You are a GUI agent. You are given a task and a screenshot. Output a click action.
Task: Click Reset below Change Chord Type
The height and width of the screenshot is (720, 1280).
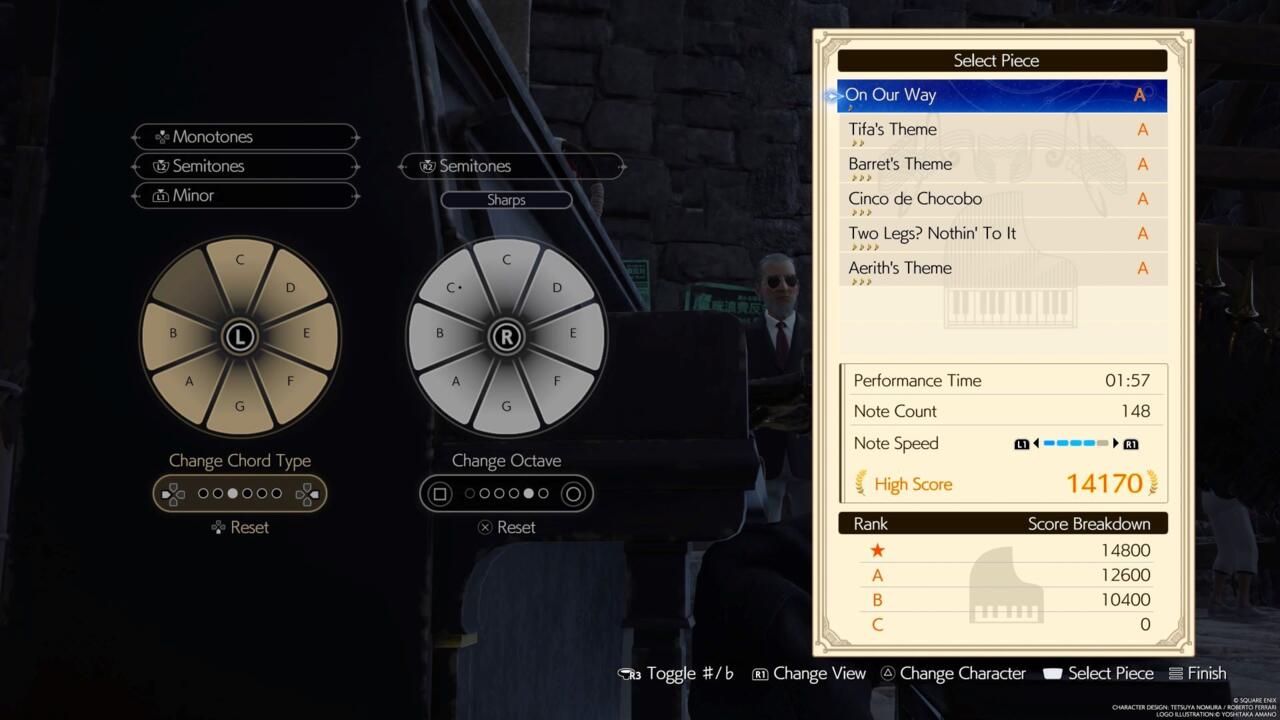(x=240, y=527)
